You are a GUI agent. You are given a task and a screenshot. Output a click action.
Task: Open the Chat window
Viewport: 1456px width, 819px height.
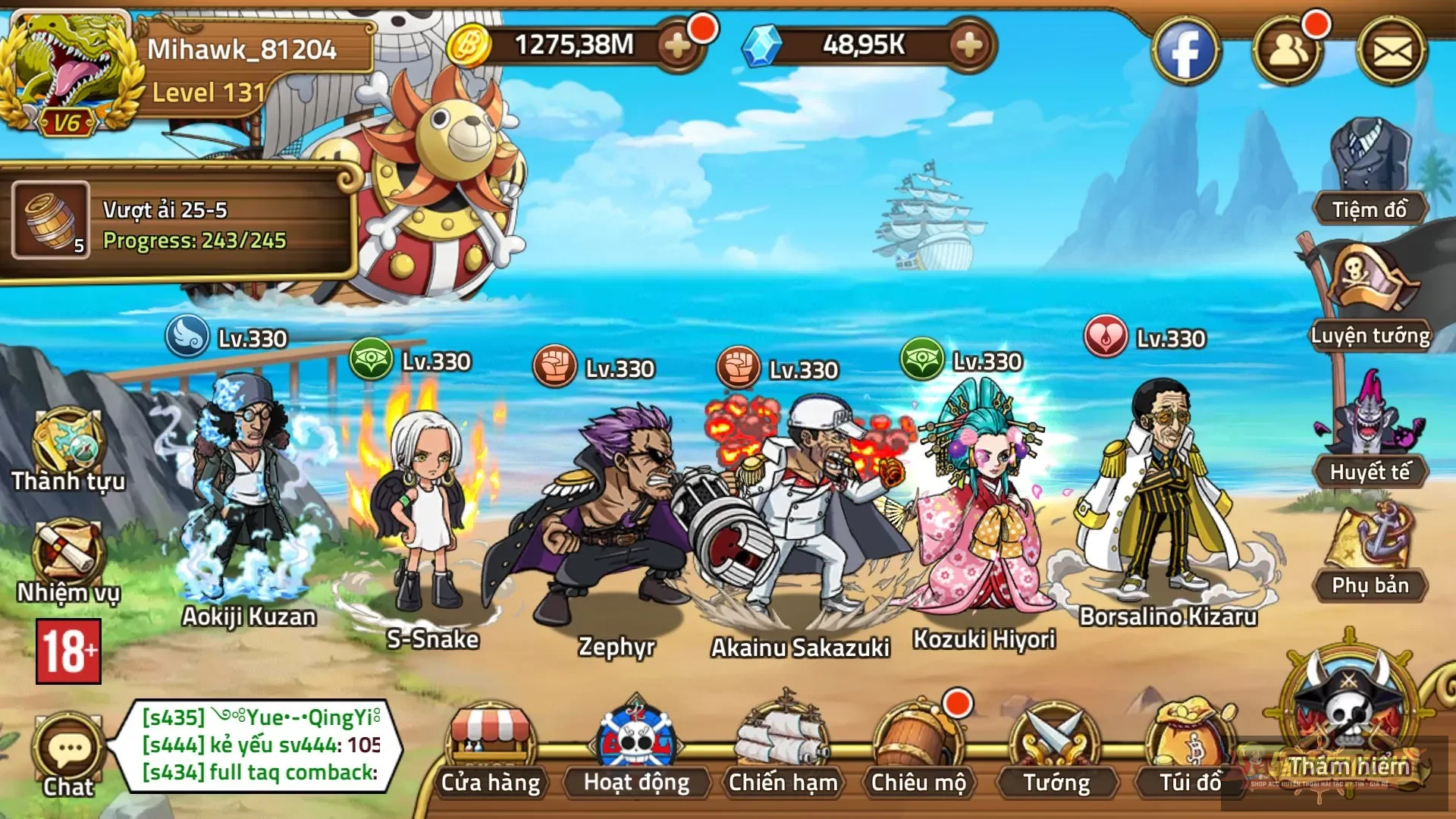[68, 755]
